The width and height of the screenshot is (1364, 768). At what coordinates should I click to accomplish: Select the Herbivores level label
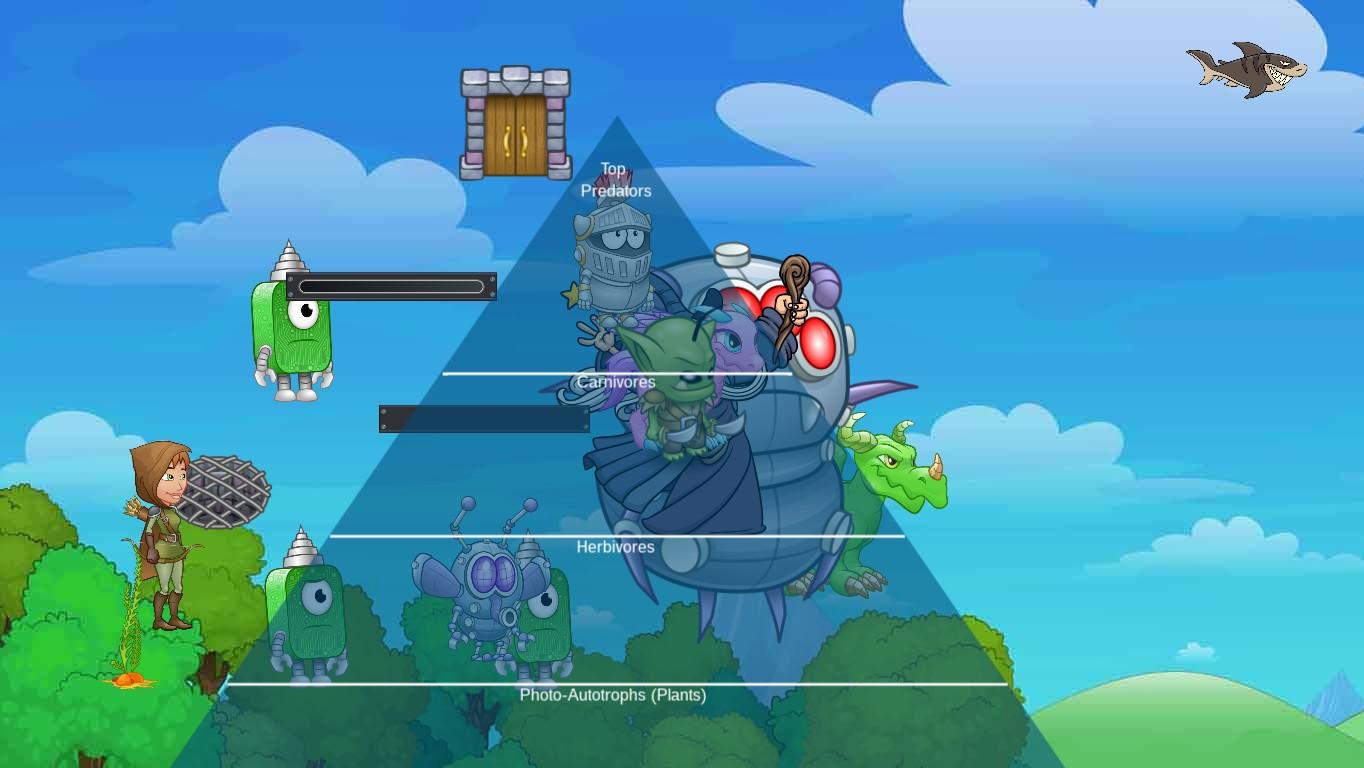(x=614, y=547)
